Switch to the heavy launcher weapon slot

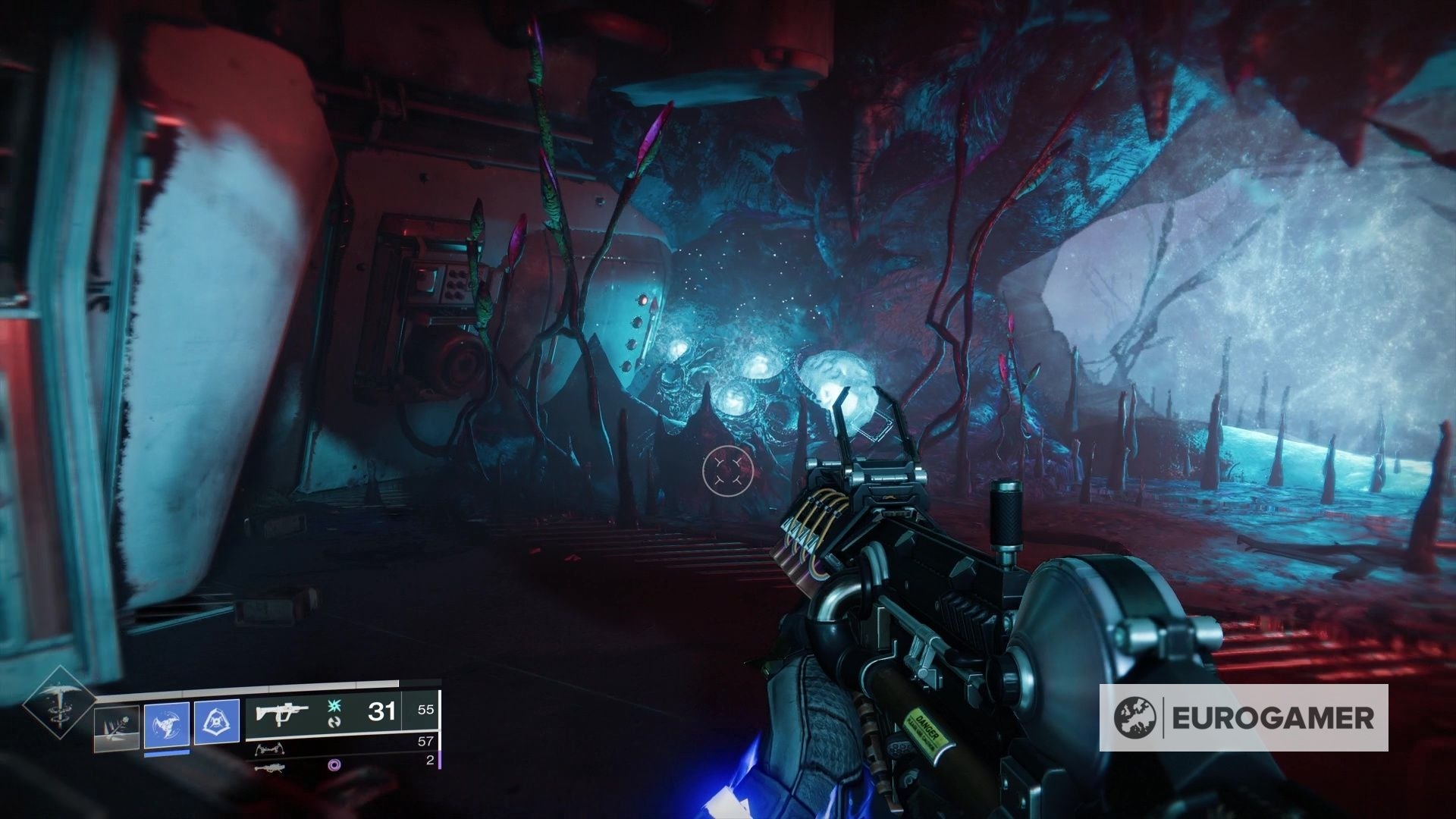point(271,767)
